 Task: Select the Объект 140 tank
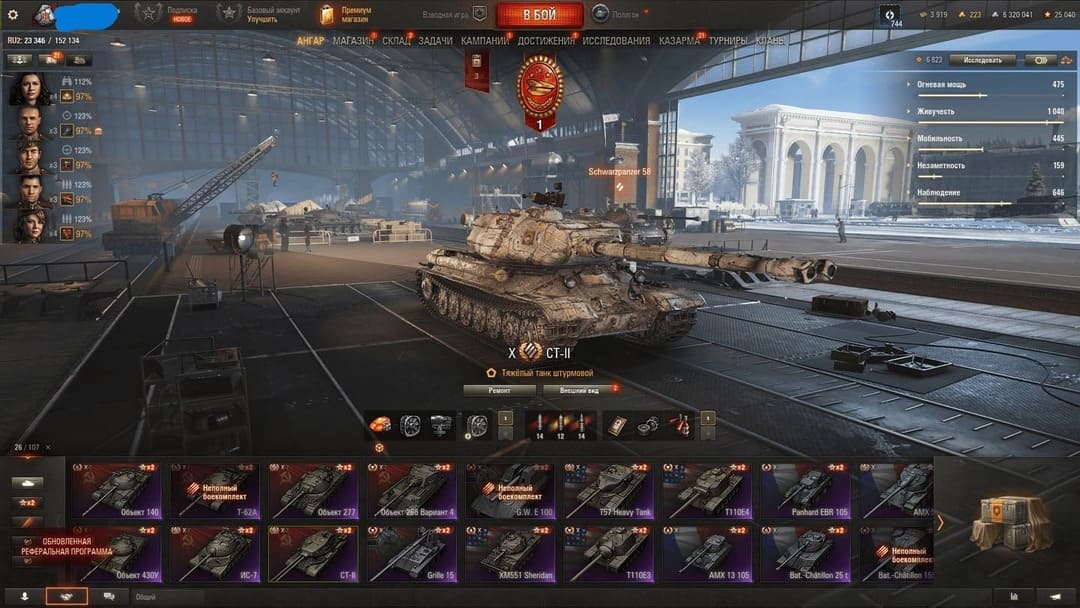pos(115,490)
